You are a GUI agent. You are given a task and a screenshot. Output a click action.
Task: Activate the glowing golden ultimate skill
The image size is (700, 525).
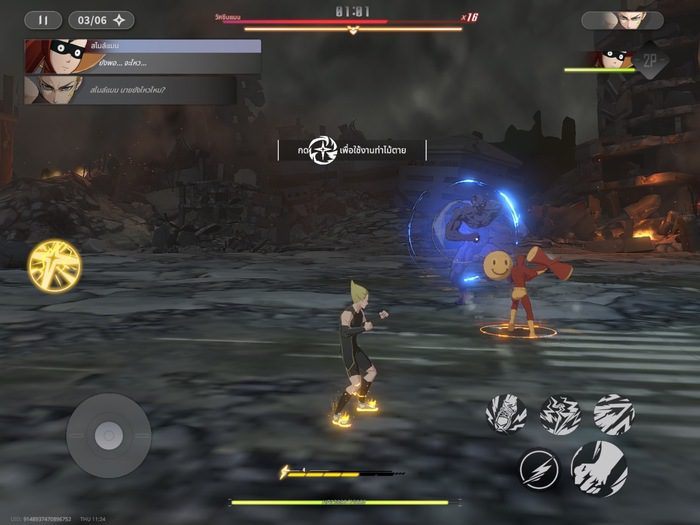click(54, 267)
